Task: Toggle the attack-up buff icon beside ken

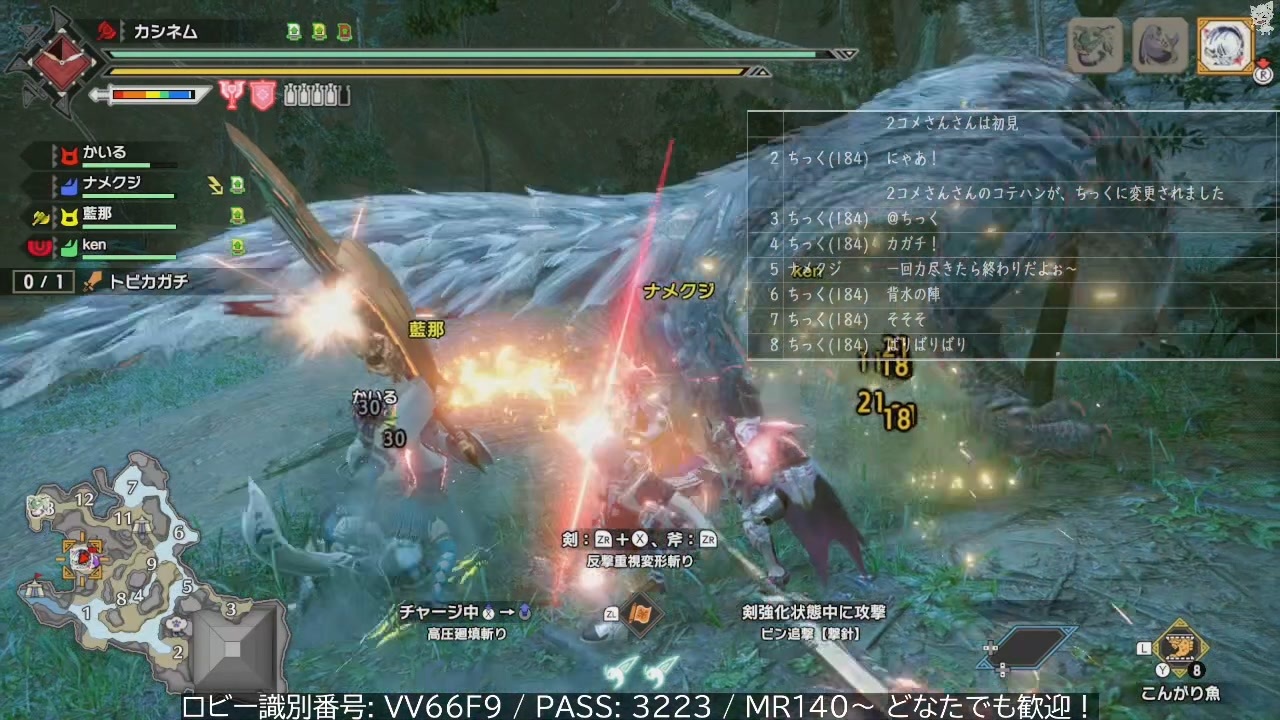Action: 237,246
